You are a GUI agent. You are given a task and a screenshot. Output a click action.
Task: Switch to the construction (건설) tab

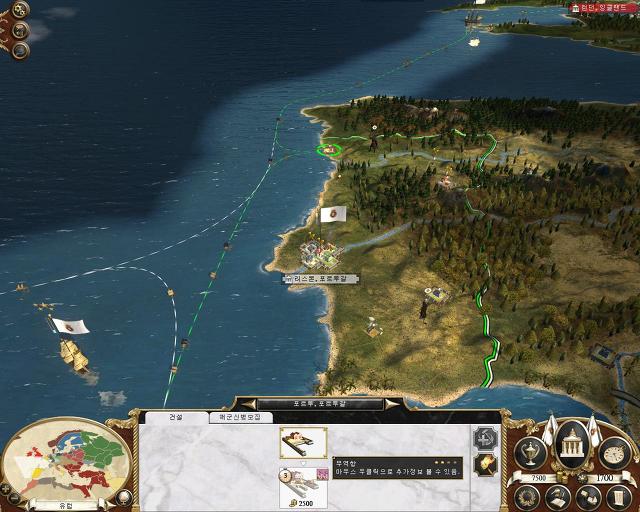tap(176, 417)
